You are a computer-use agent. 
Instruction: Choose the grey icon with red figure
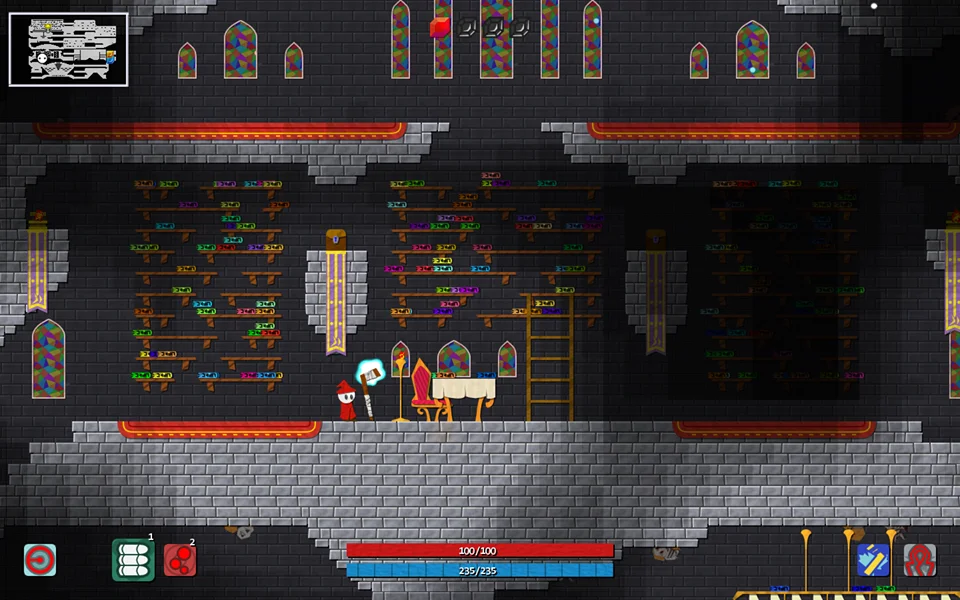(x=920, y=560)
